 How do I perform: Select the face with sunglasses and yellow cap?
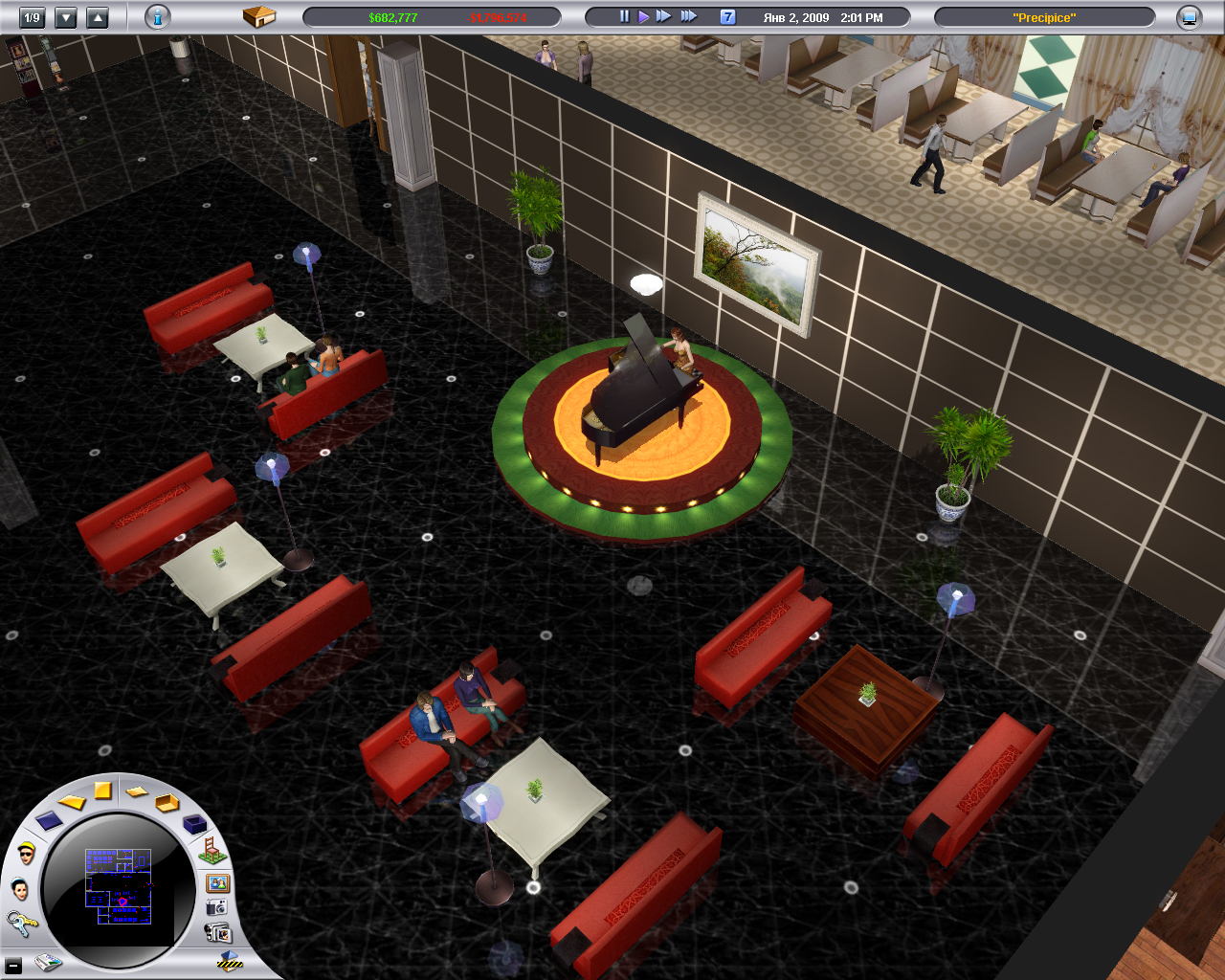click(x=26, y=852)
